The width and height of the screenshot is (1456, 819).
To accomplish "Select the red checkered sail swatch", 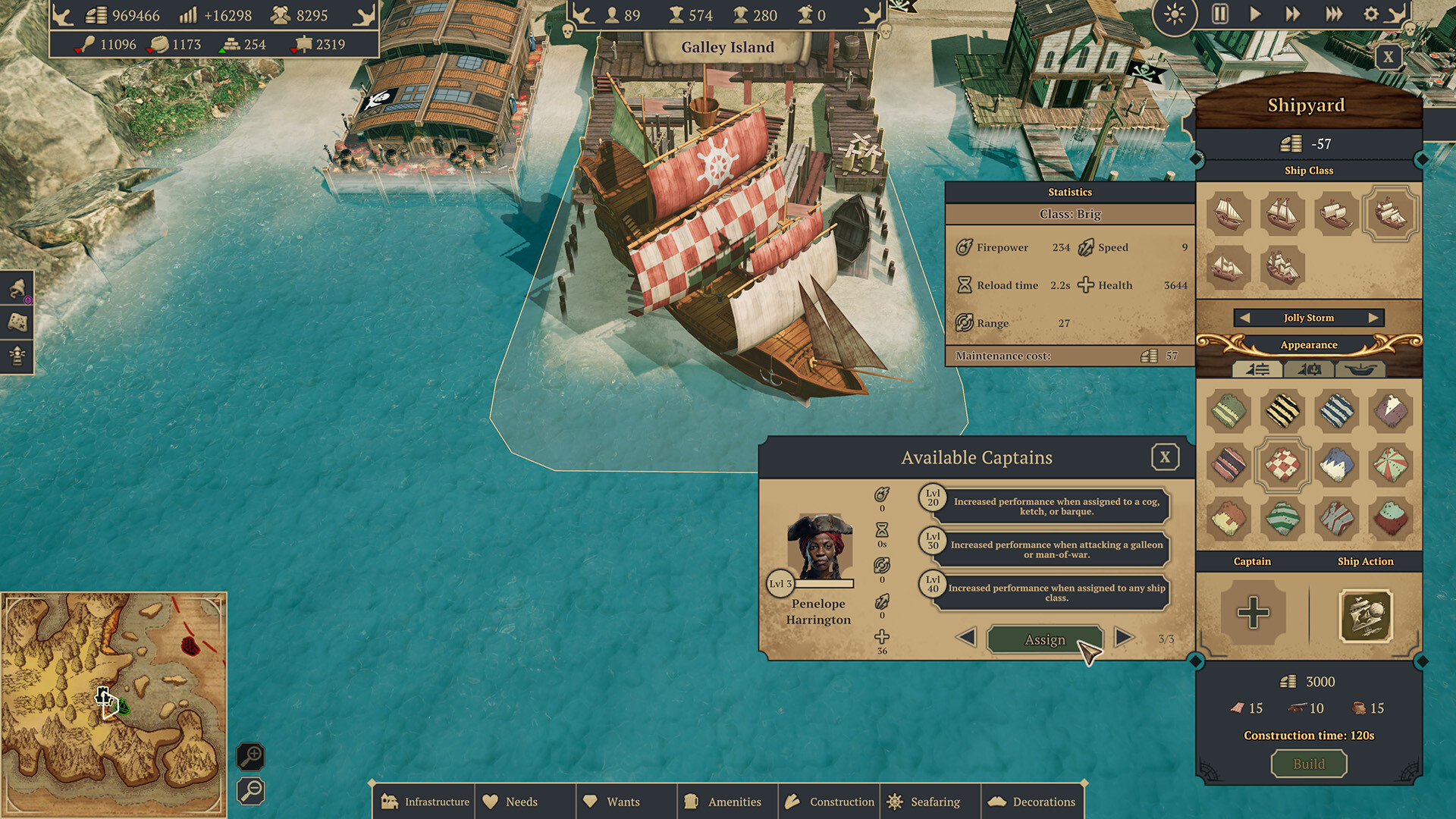I will 1282,466.
